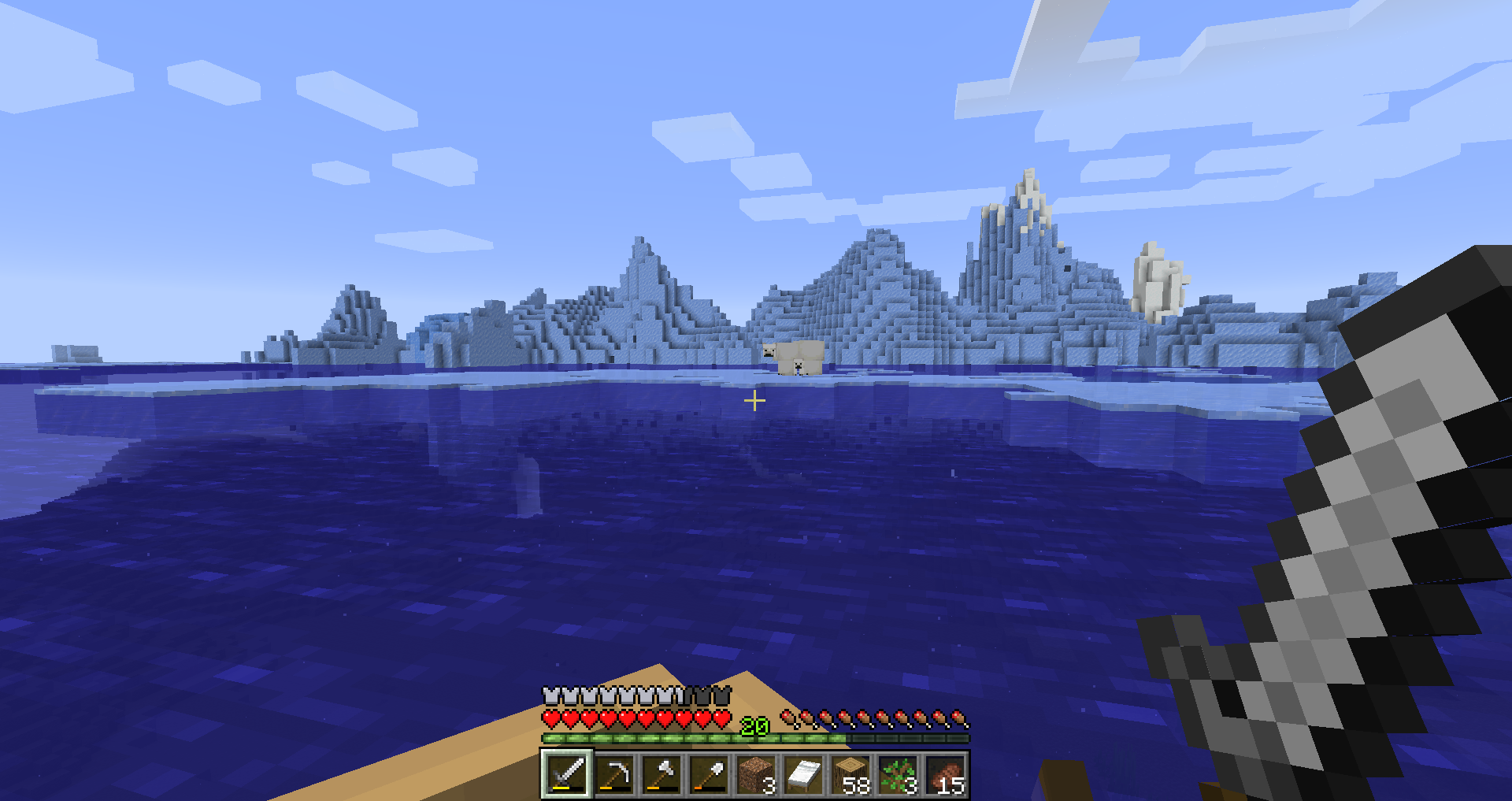Select the cooked meat stack of 15

944,774
